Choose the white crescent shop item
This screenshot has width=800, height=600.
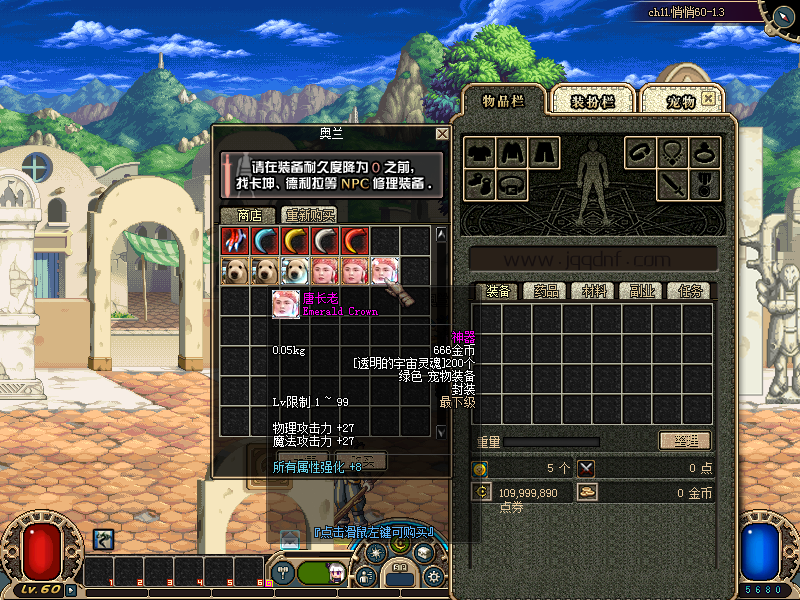point(325,241)
